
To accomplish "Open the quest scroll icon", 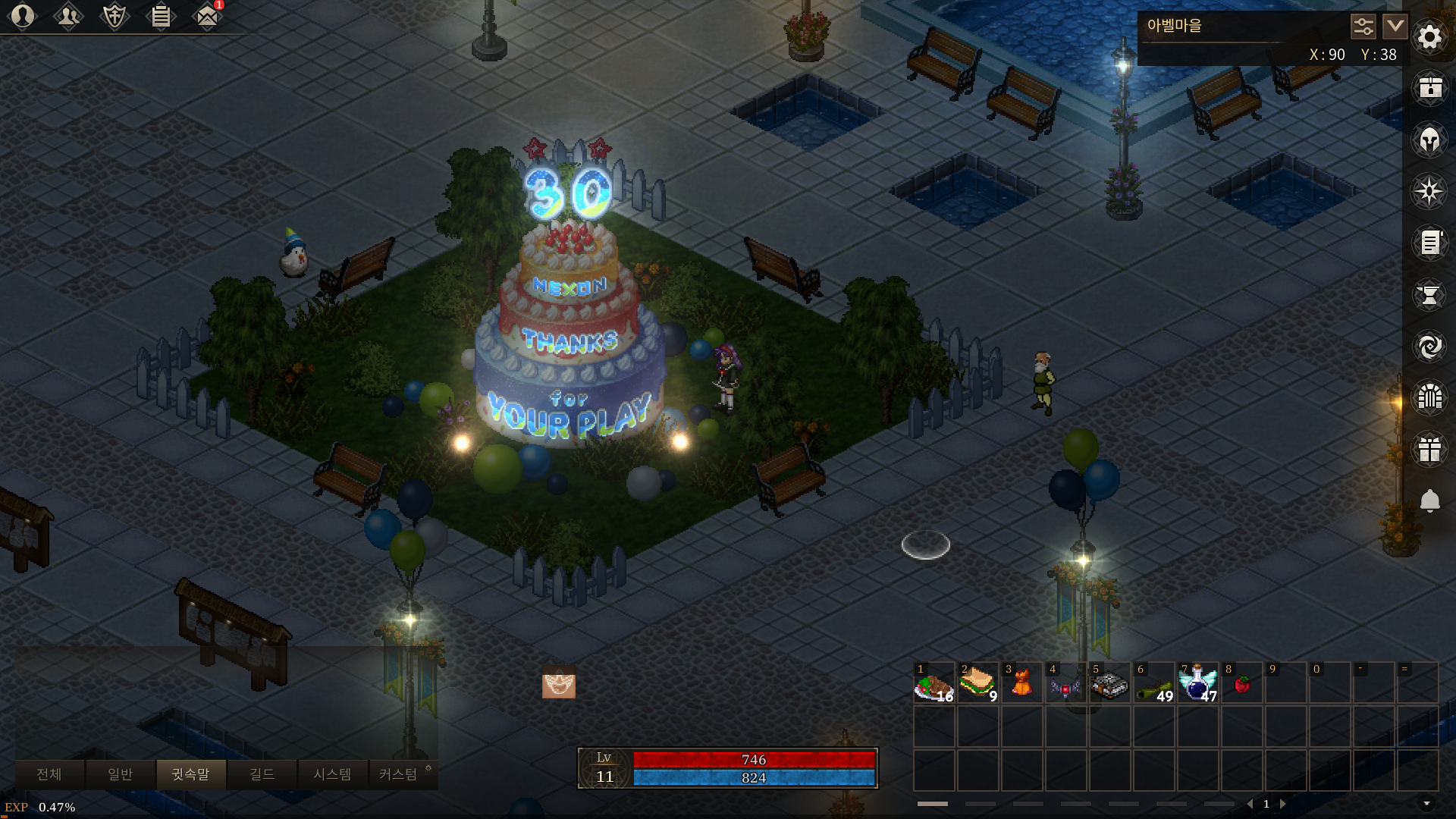I will click(1429, 243).
